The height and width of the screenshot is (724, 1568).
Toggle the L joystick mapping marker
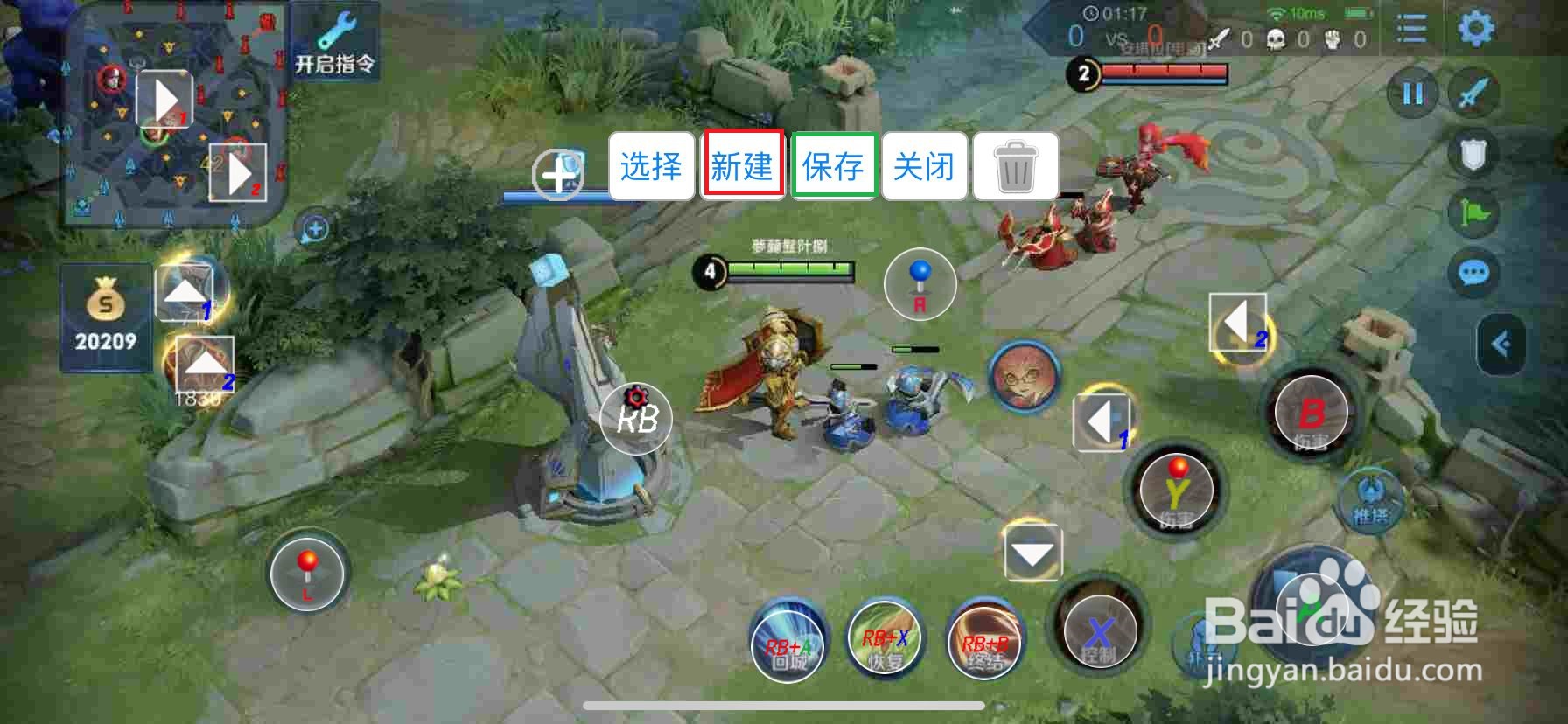click(x=307, y=575)
